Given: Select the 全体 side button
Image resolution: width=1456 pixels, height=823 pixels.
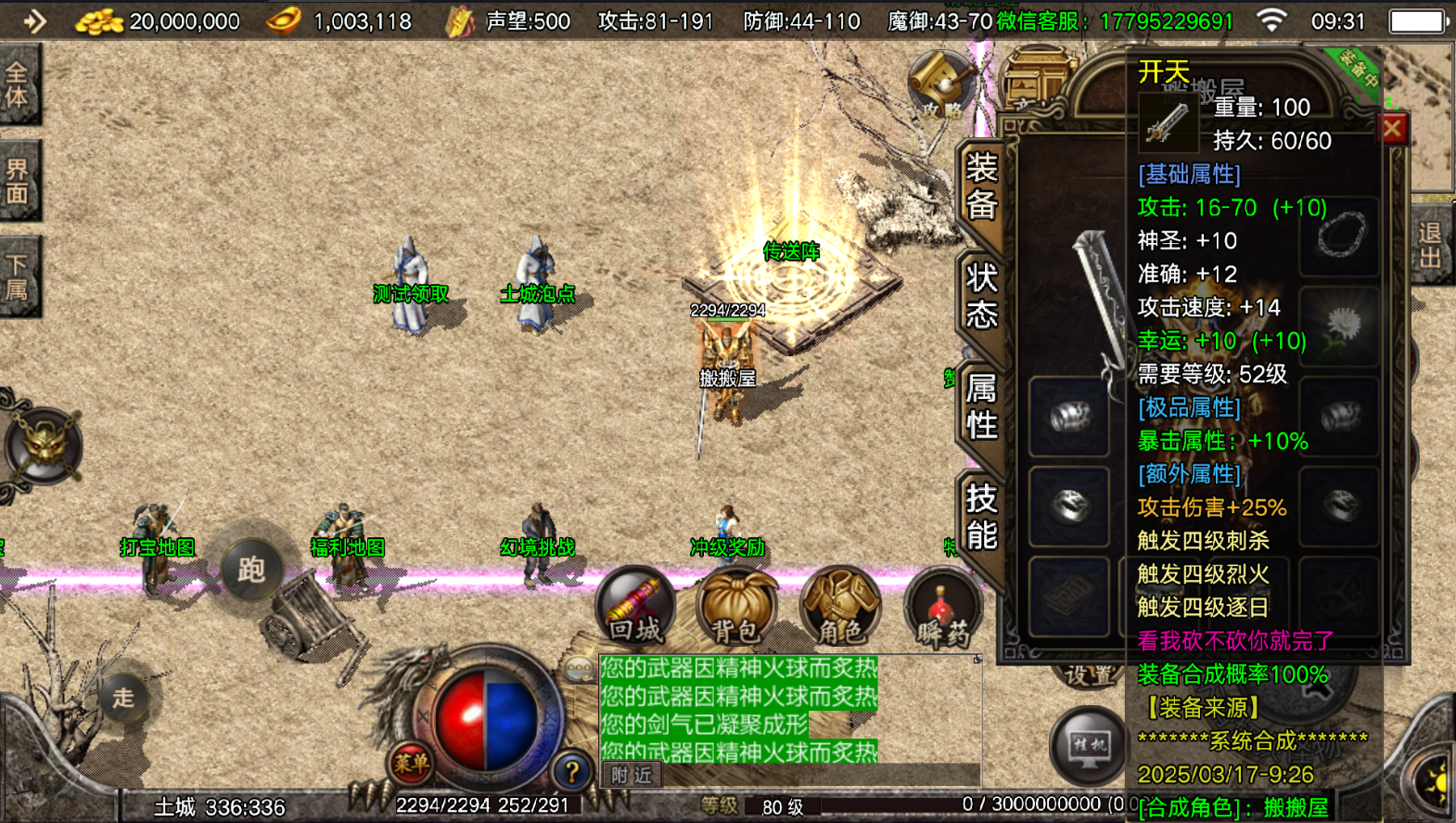Looking at the screenshot, I should pyautogui.click(x=19, y=84).
